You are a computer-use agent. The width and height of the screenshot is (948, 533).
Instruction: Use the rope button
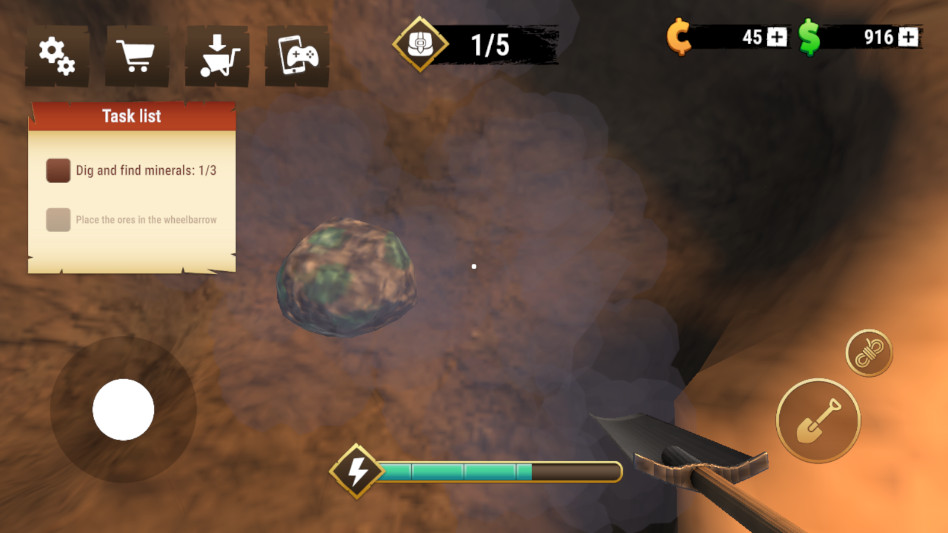(869, 352)
